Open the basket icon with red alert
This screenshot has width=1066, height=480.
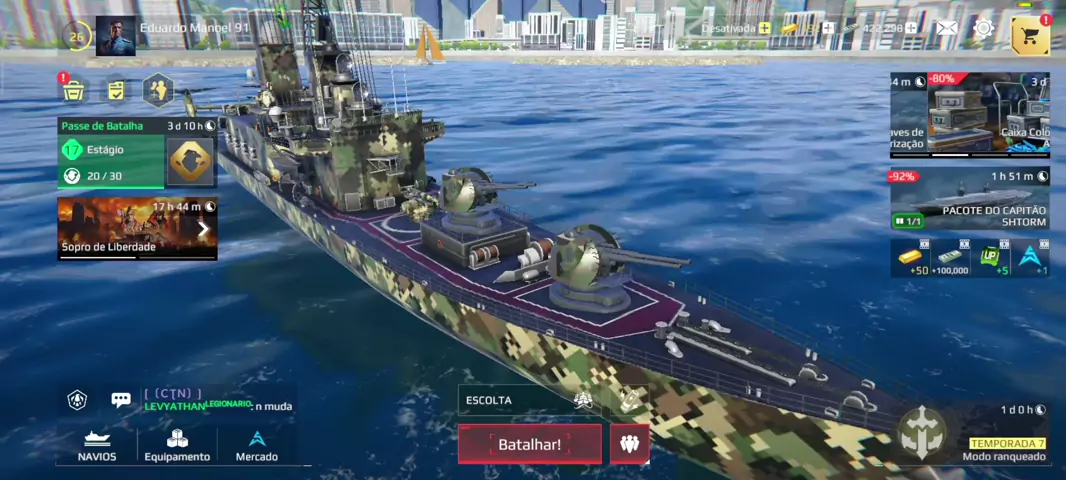click(x=74, y=91)
